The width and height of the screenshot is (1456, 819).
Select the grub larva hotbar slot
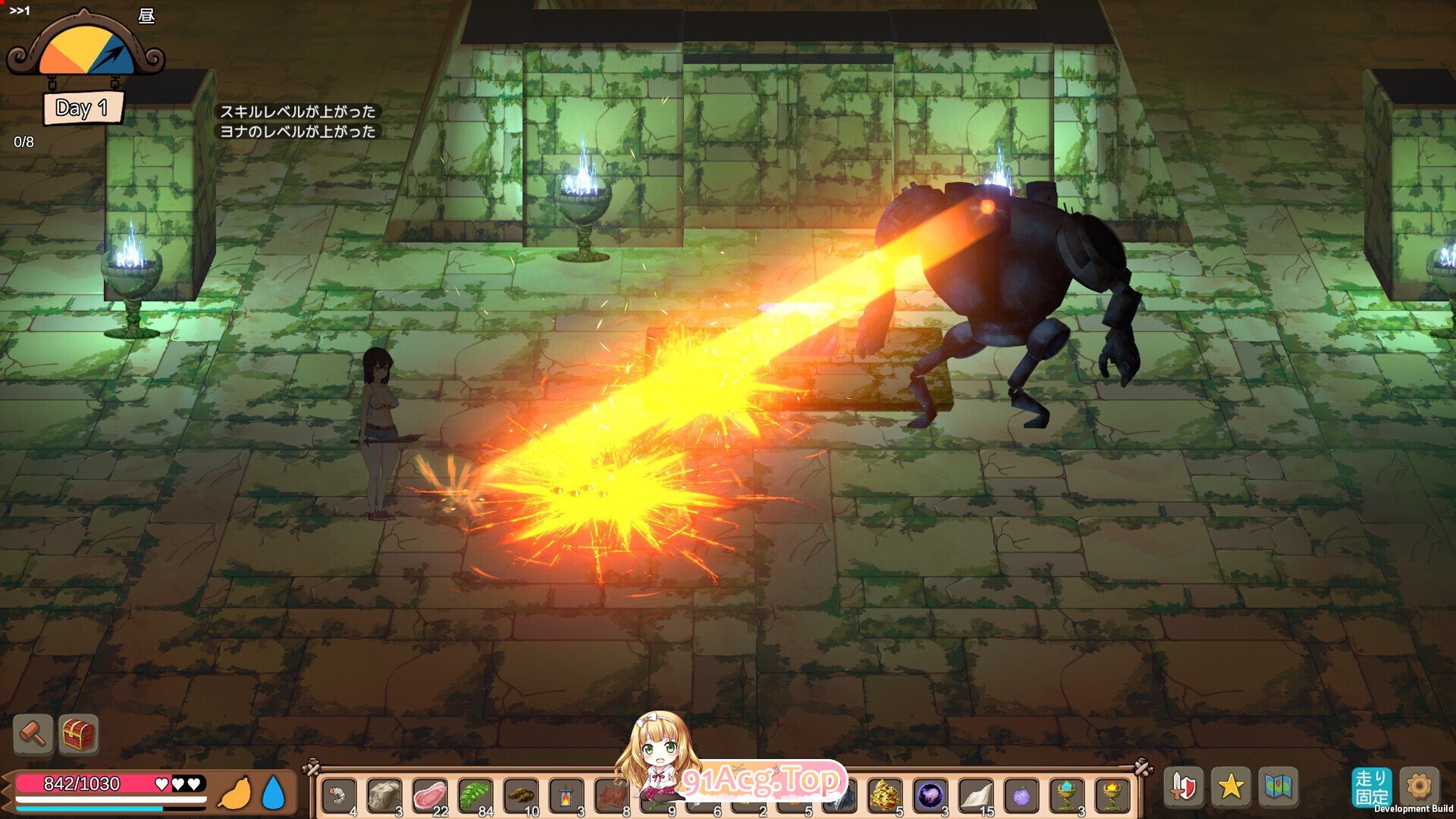[339, 796]
